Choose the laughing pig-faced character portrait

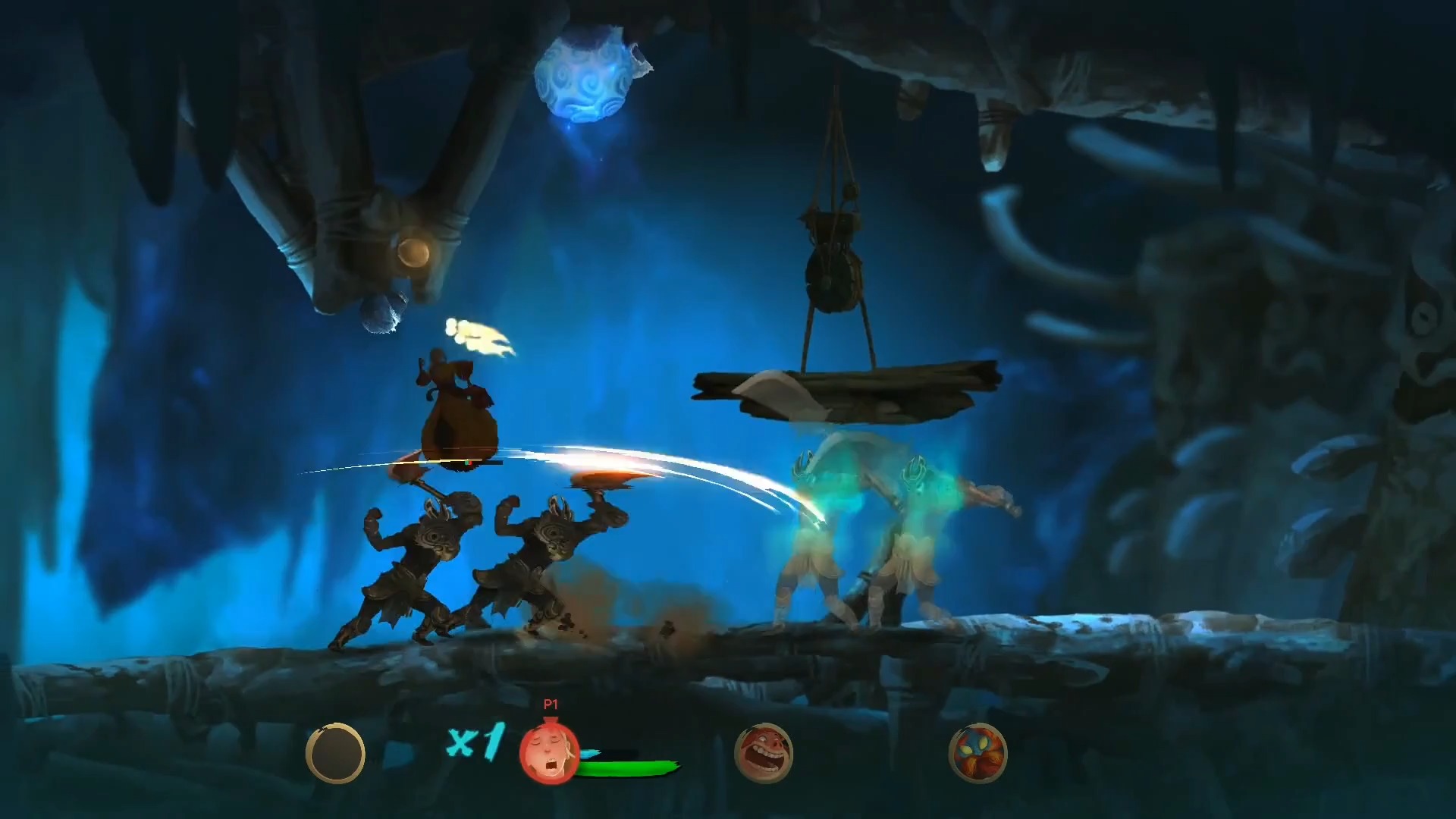click(x=764, y=753)
